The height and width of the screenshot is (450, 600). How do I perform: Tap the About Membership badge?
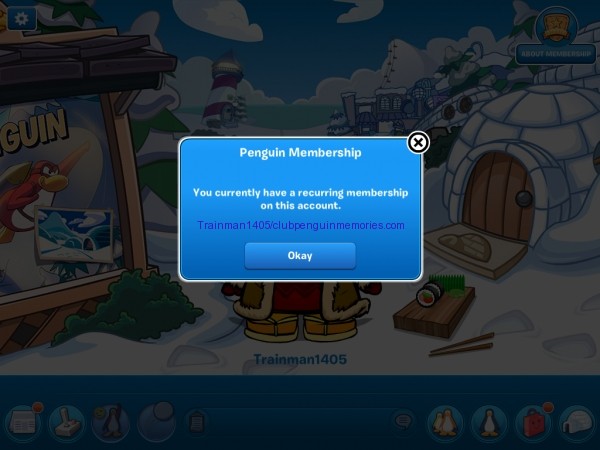tap(556, 36)
